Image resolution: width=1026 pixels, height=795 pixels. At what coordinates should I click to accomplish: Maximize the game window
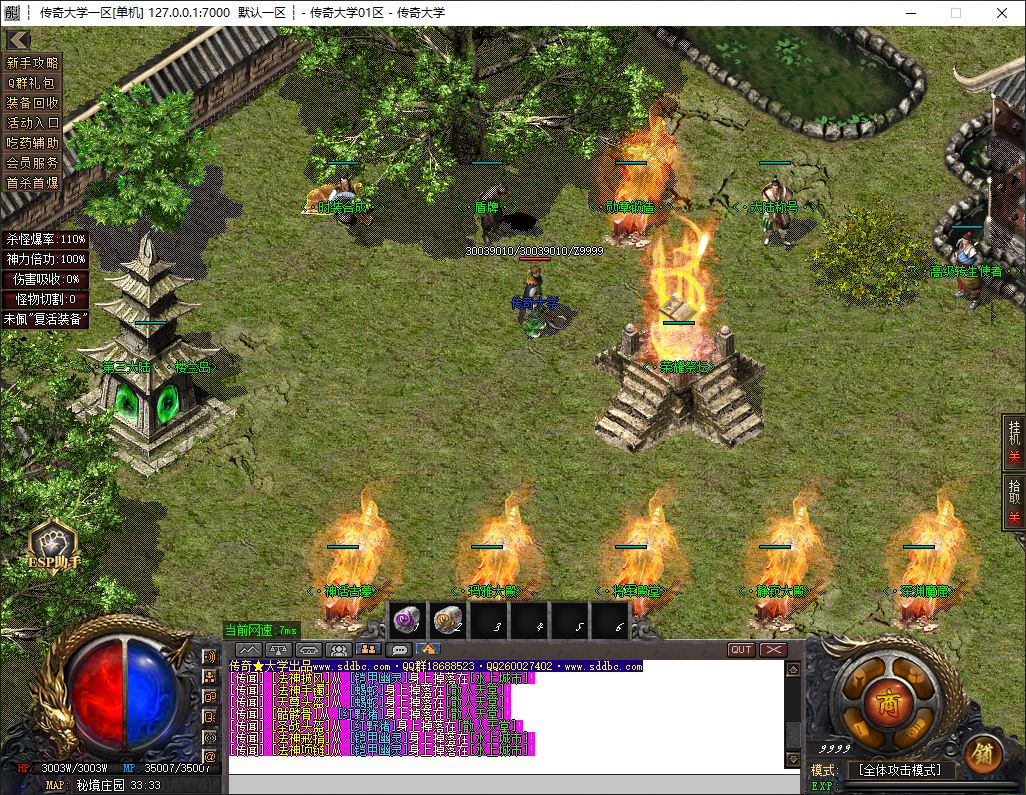955,13
